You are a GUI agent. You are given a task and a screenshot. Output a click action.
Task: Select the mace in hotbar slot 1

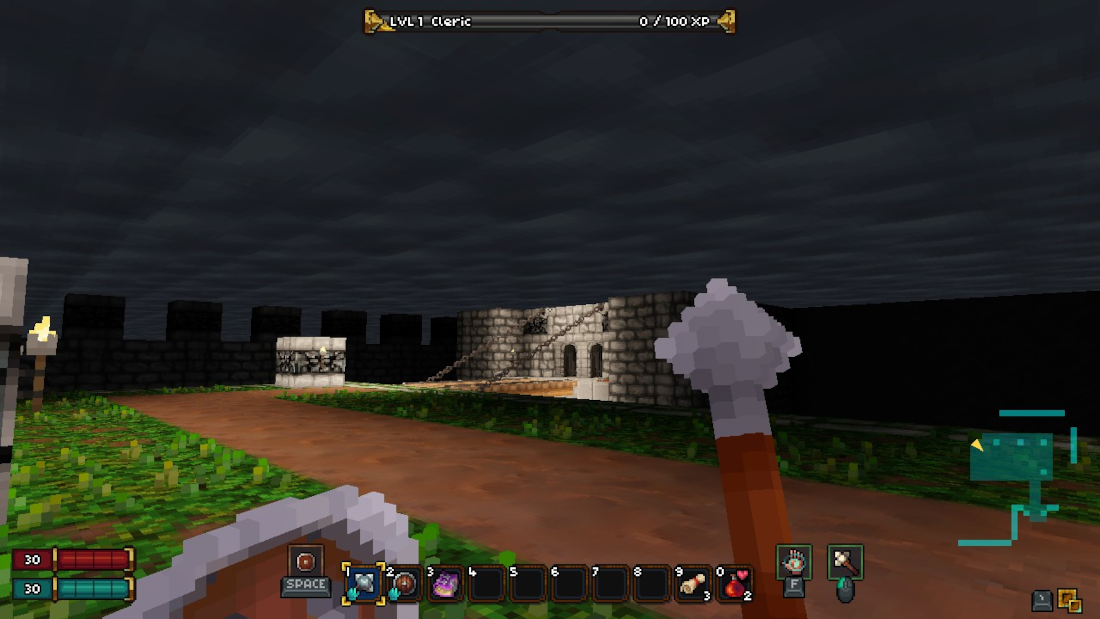[362, 583]
